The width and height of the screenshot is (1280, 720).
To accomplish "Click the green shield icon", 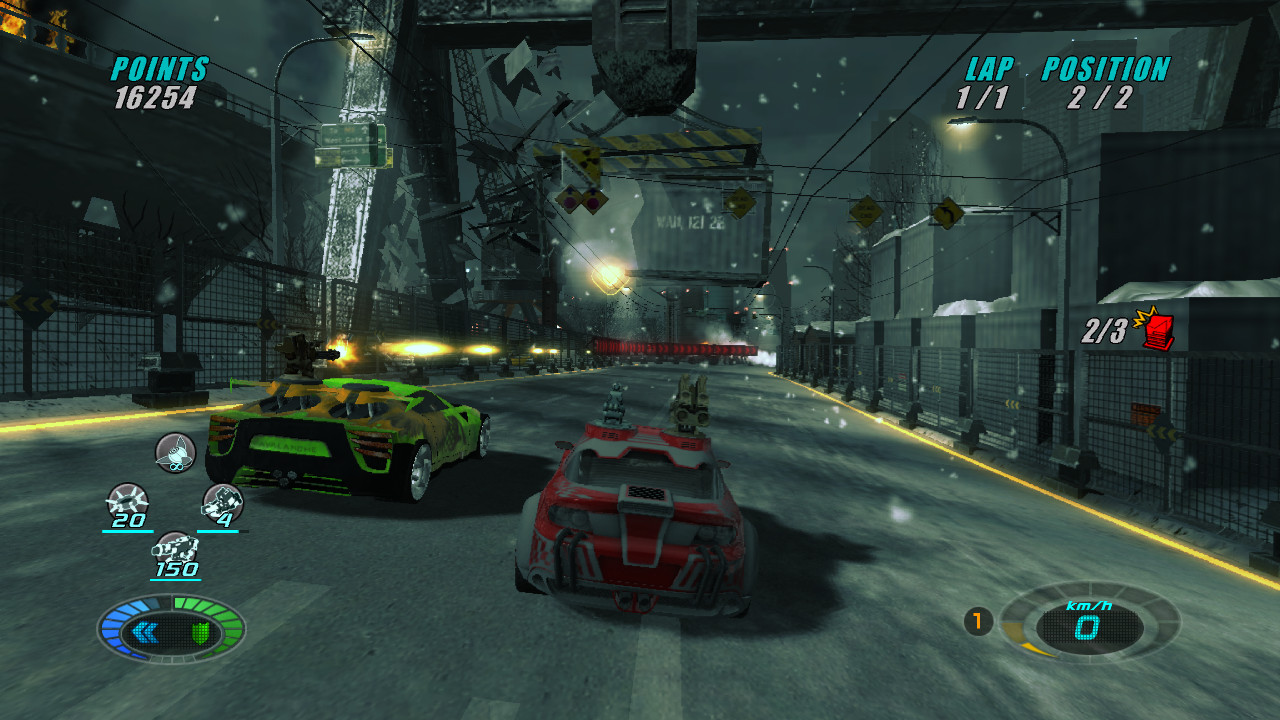I will (x=200, y=632).
